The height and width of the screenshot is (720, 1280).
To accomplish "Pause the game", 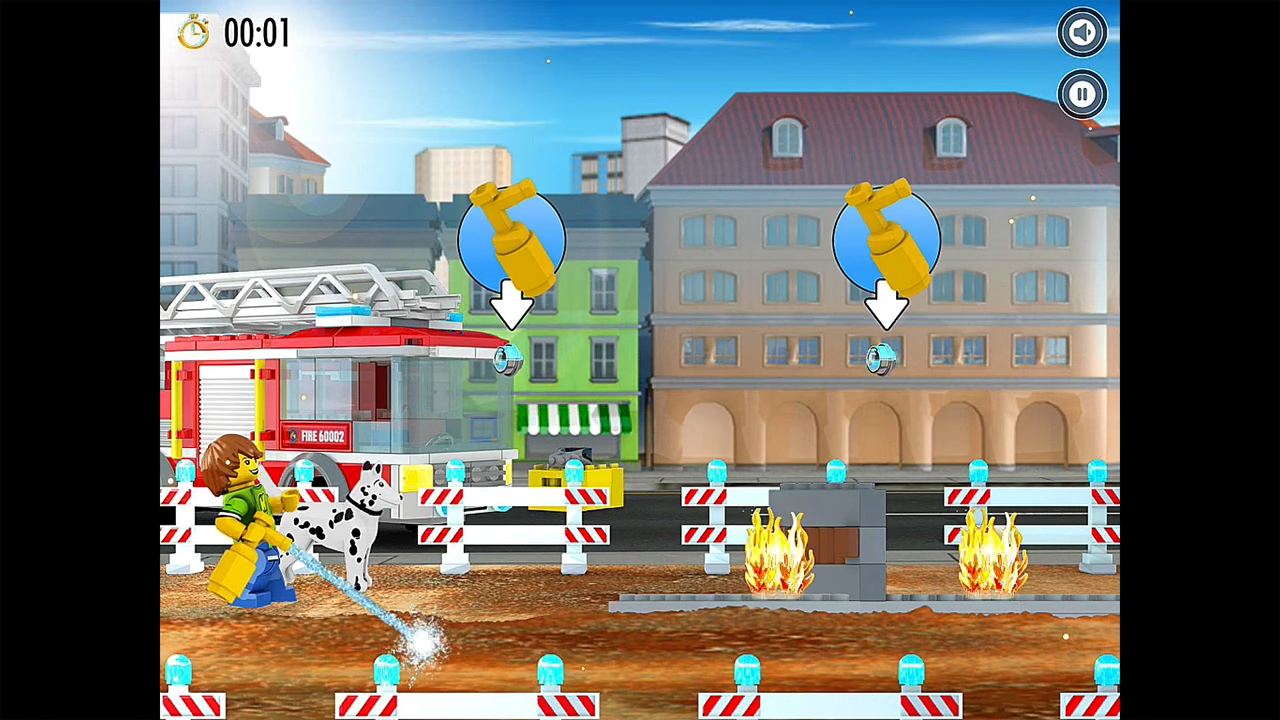I will [x=1082, y=94].
